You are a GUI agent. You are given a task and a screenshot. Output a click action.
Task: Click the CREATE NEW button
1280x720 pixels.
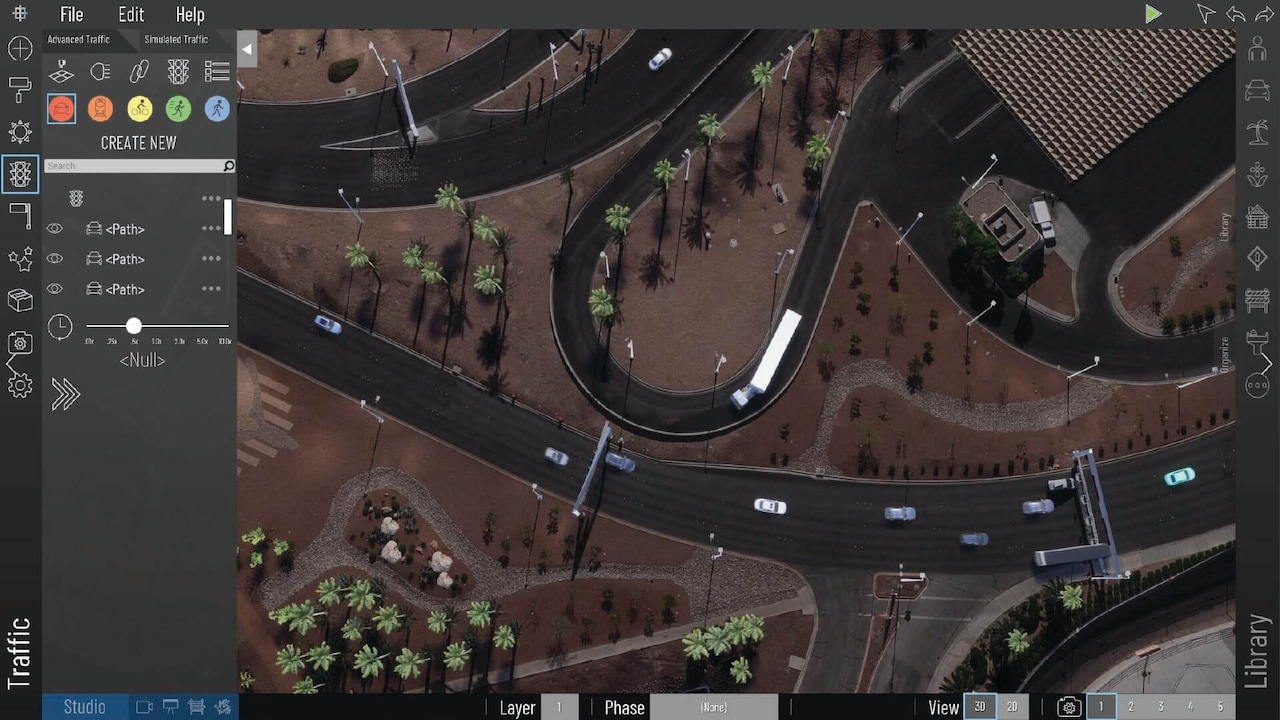[x=138, y=143]
